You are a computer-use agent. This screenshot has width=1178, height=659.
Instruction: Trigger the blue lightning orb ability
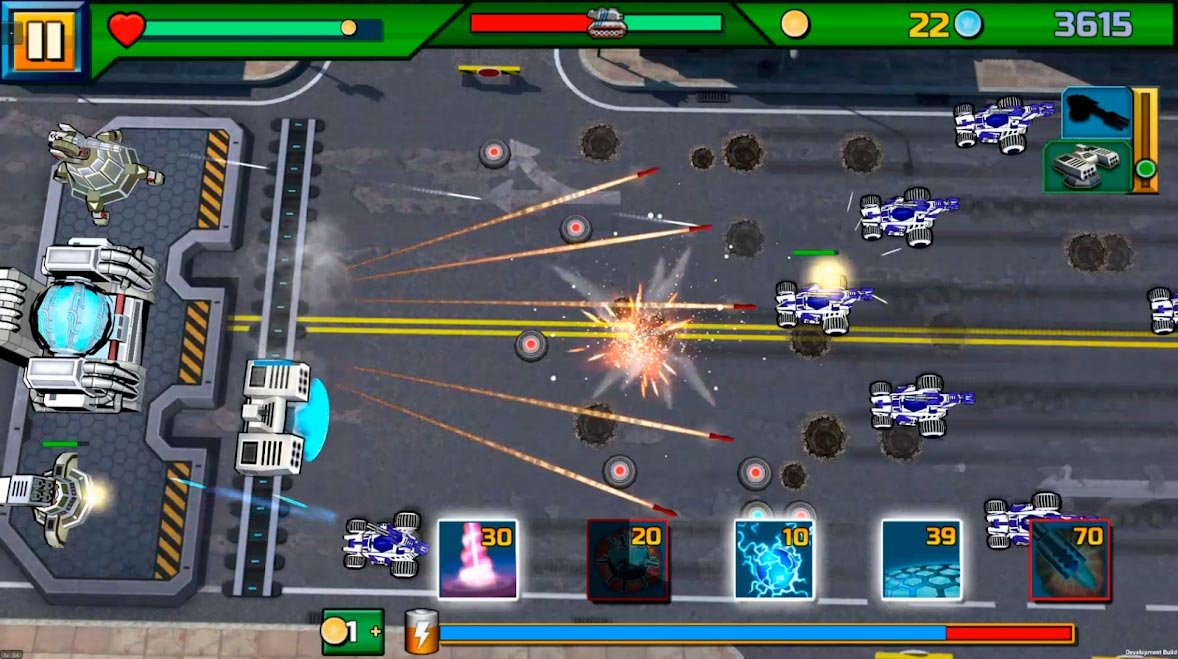tap(773, 559)
